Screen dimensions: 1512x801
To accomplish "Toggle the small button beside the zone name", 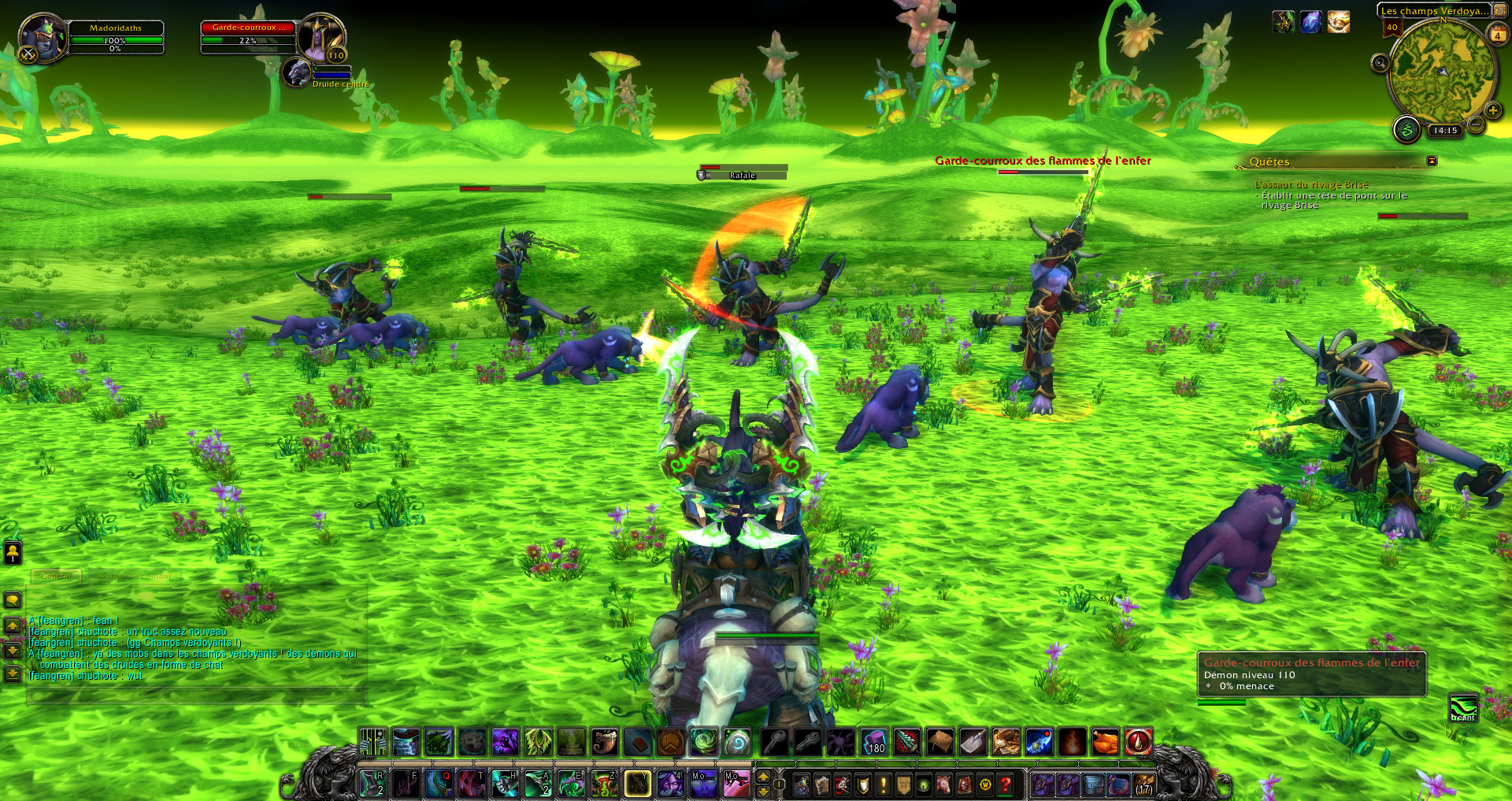I will [x=1499, y=10].
